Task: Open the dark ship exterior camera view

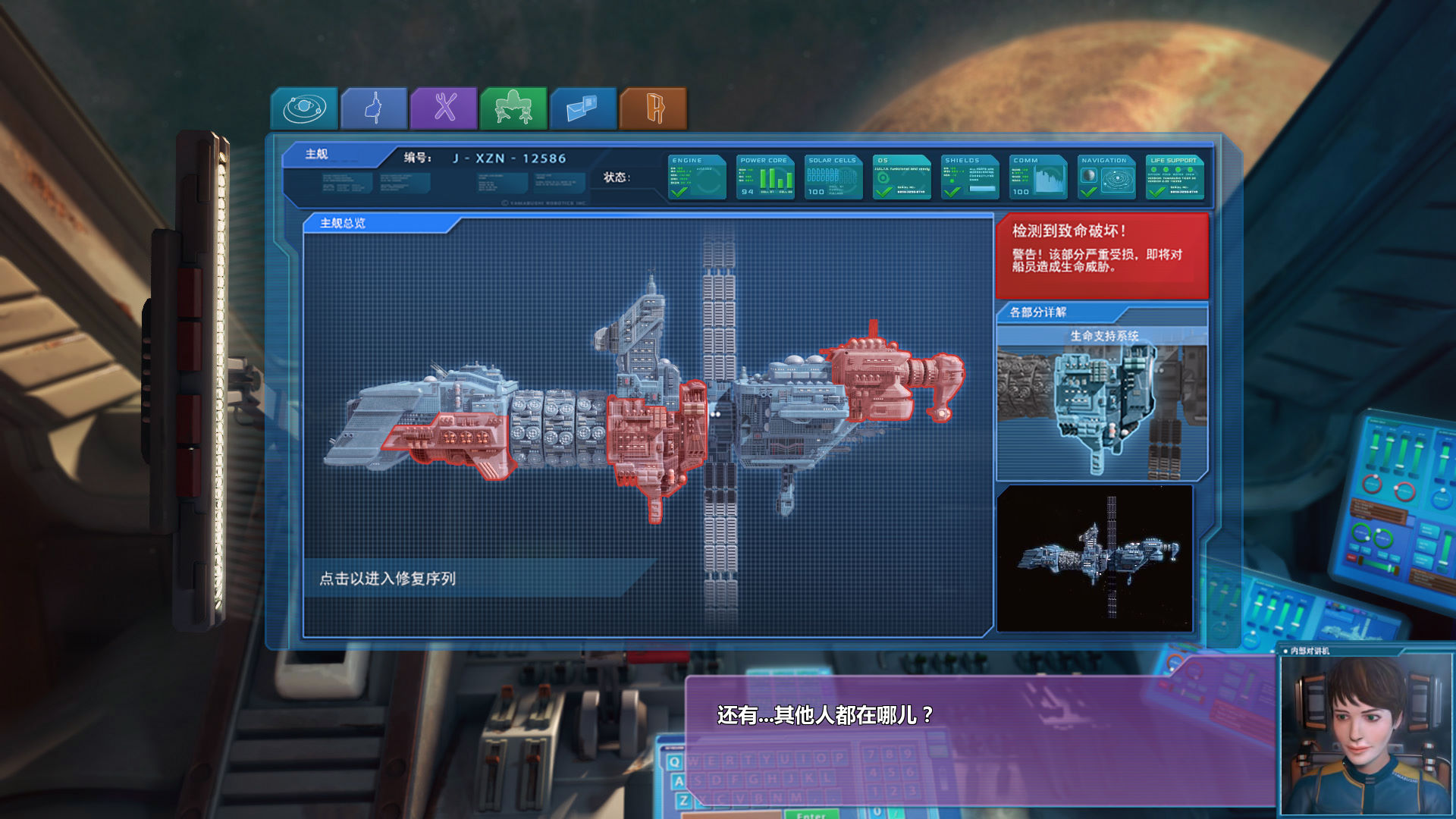Action: pos(1094,558)
